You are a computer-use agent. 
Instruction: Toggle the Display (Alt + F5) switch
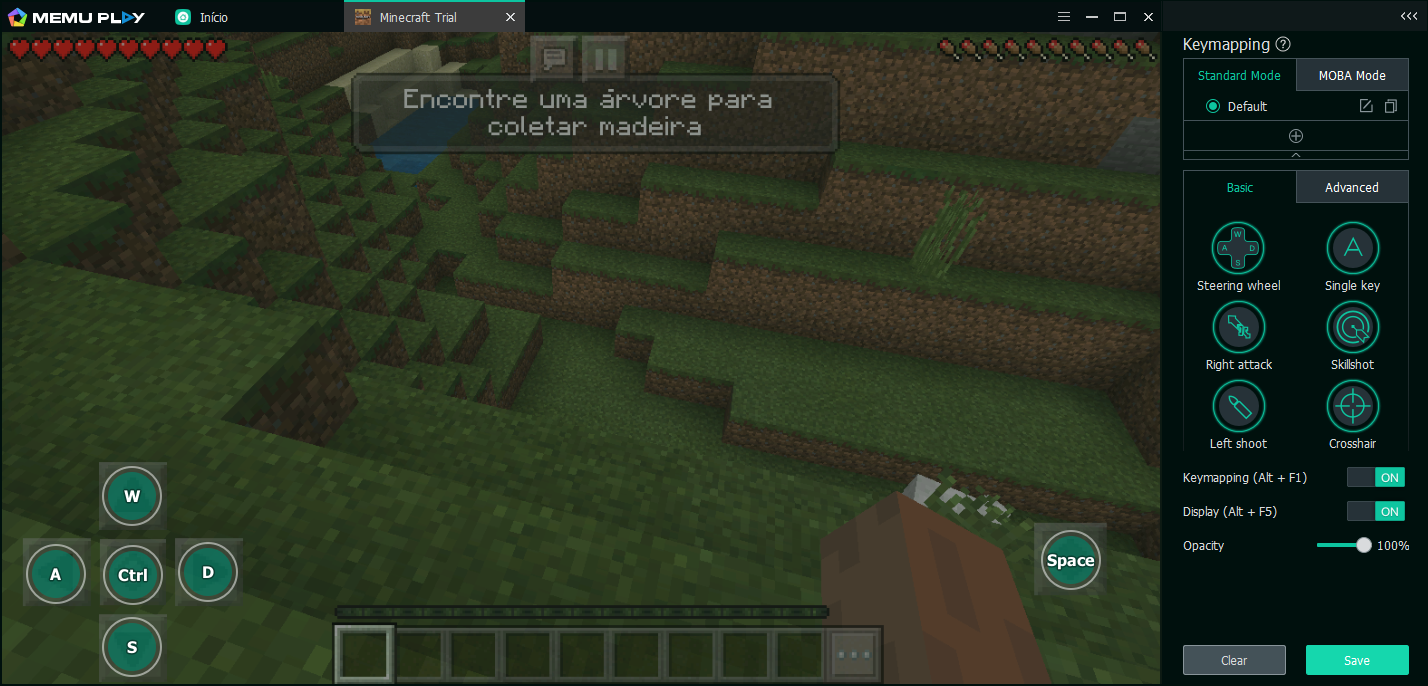point(1375,511)
